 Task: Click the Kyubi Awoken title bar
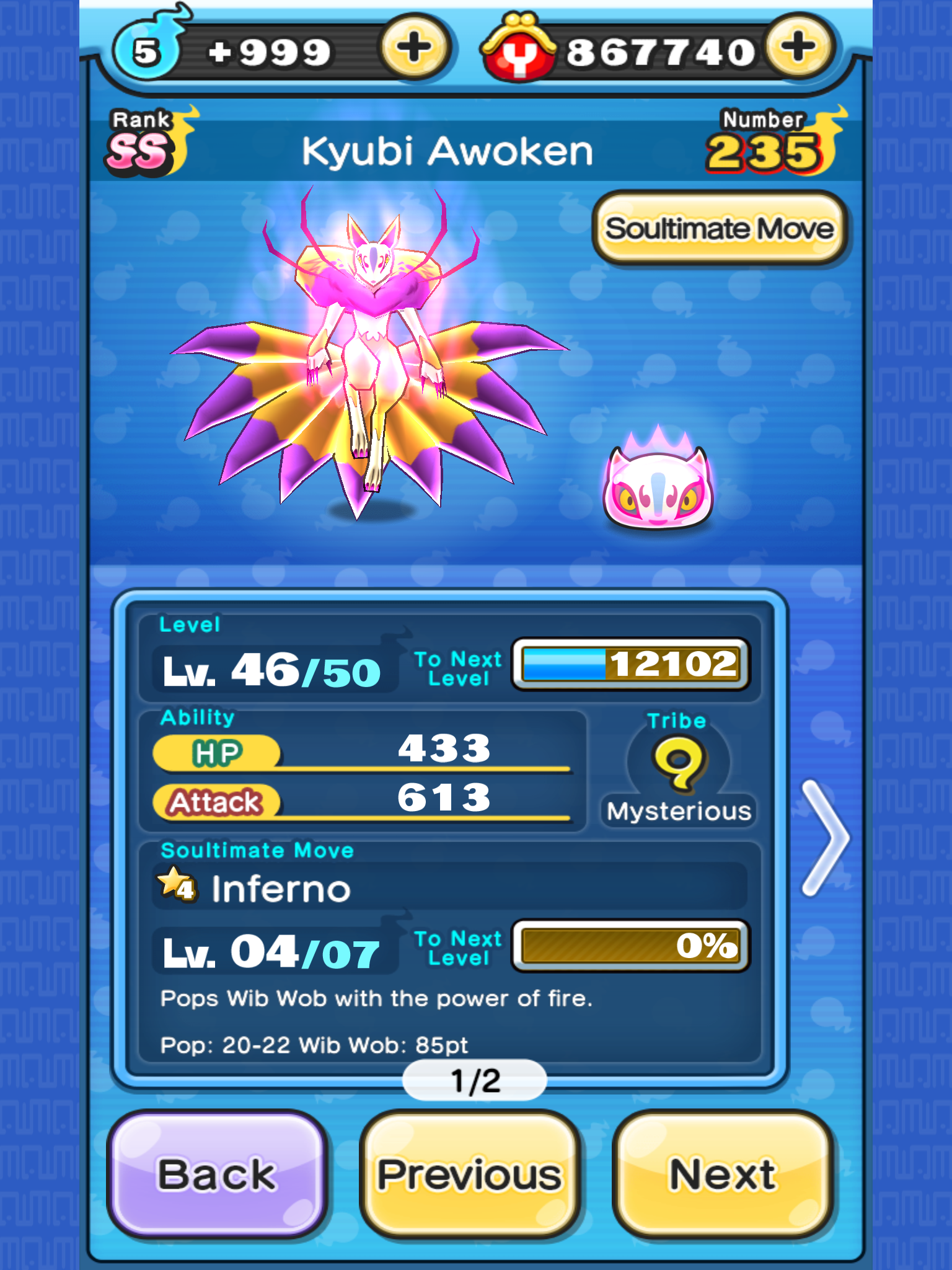(x=449, y=150)
